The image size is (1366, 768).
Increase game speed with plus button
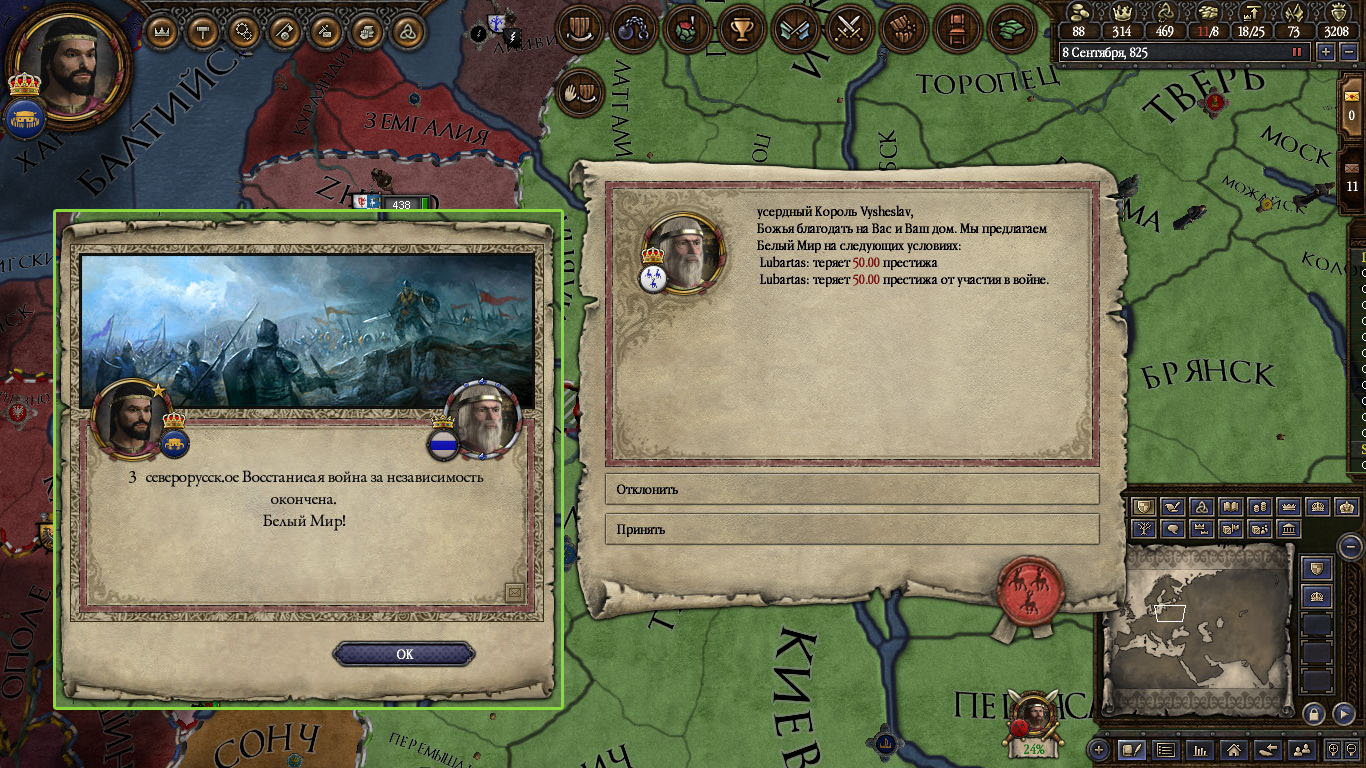tap(1326, 52)
